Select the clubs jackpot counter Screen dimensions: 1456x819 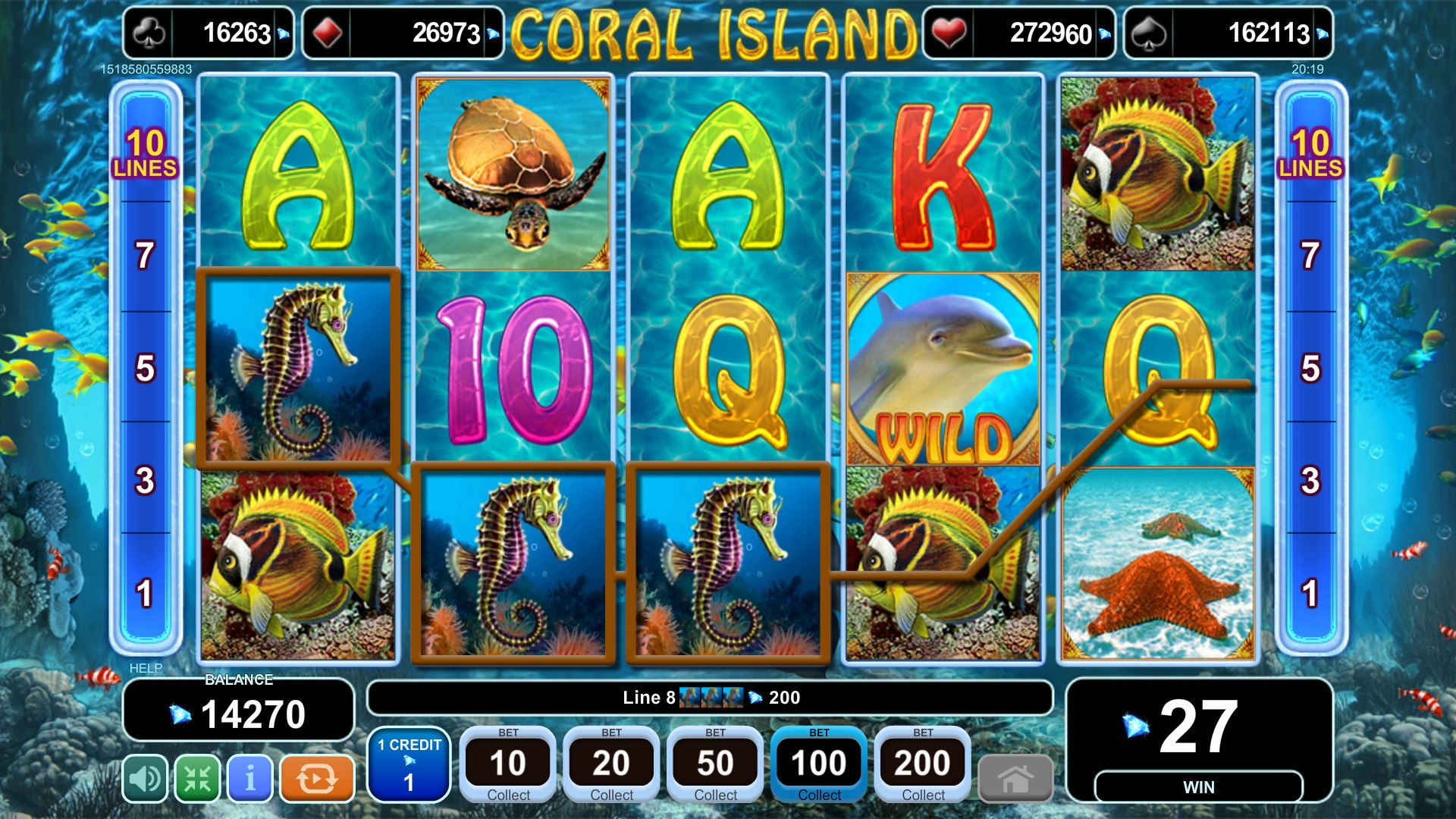209,33
